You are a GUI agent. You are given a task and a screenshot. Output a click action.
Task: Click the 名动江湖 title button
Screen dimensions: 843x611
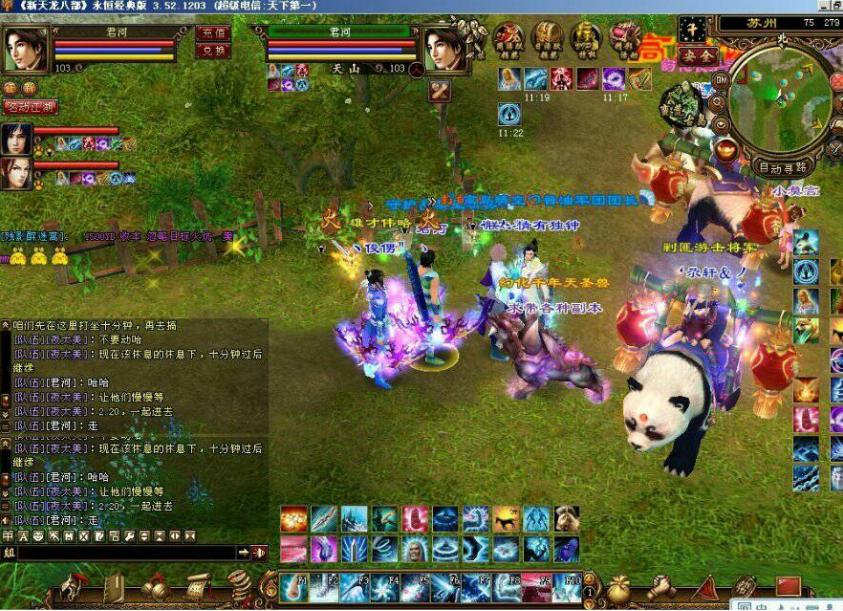coord(31,106)
